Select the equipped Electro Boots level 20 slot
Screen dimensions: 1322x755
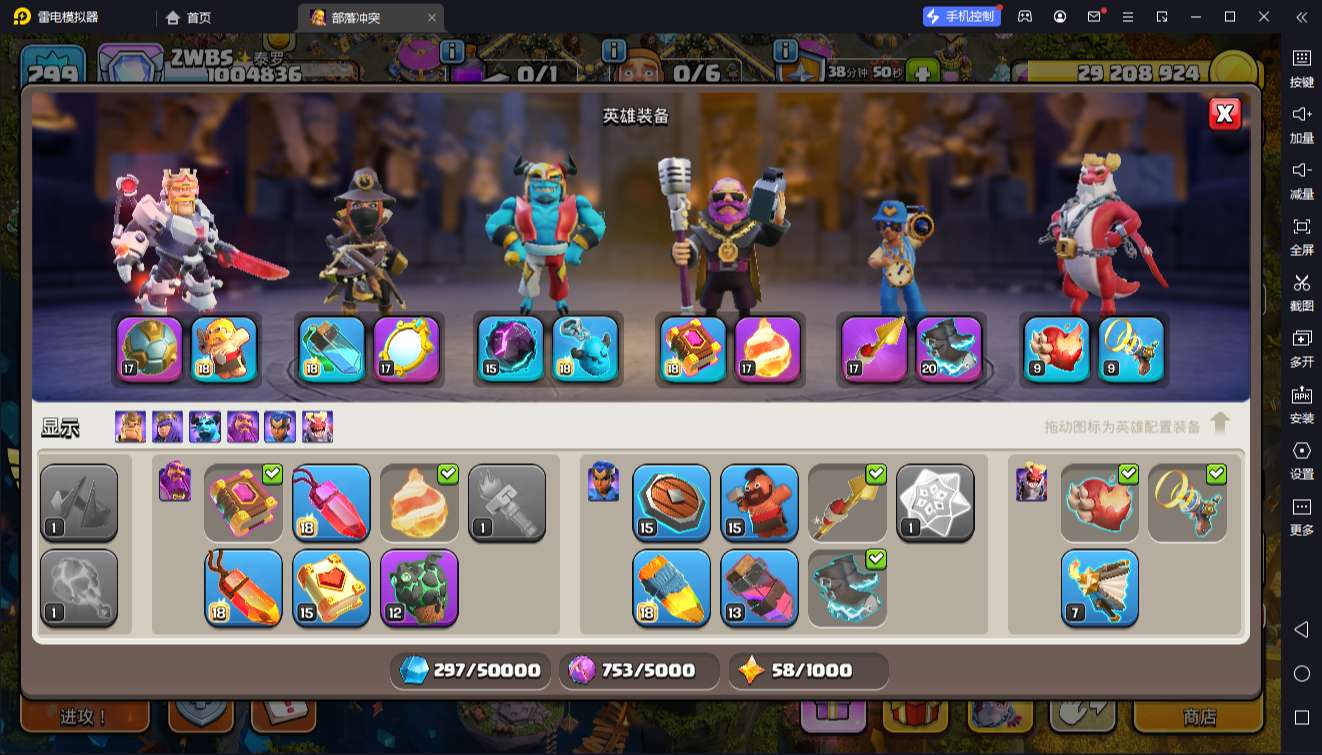click(x=949, y=349)
